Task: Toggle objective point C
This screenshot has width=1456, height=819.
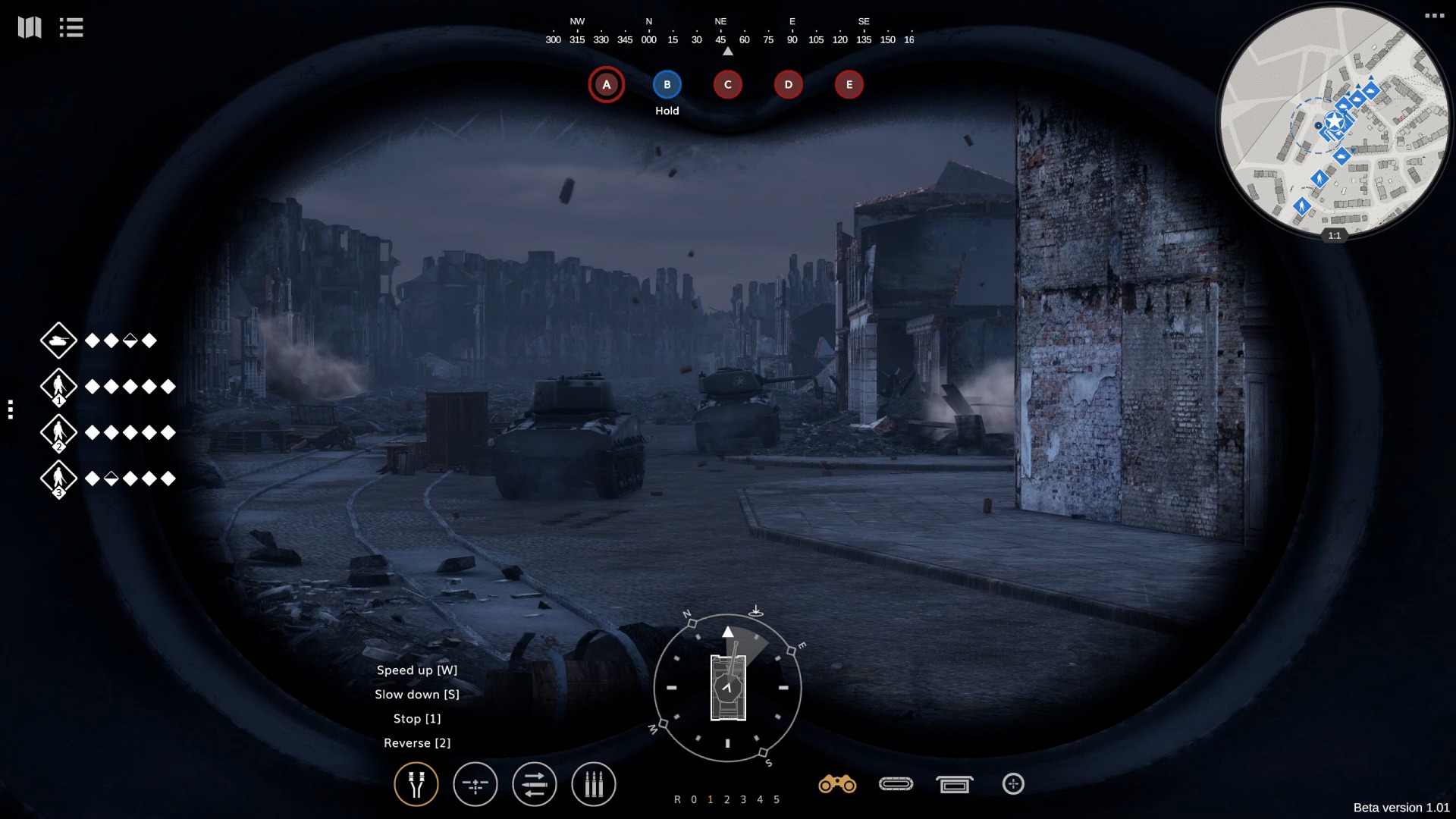Action: click(727, 84)
